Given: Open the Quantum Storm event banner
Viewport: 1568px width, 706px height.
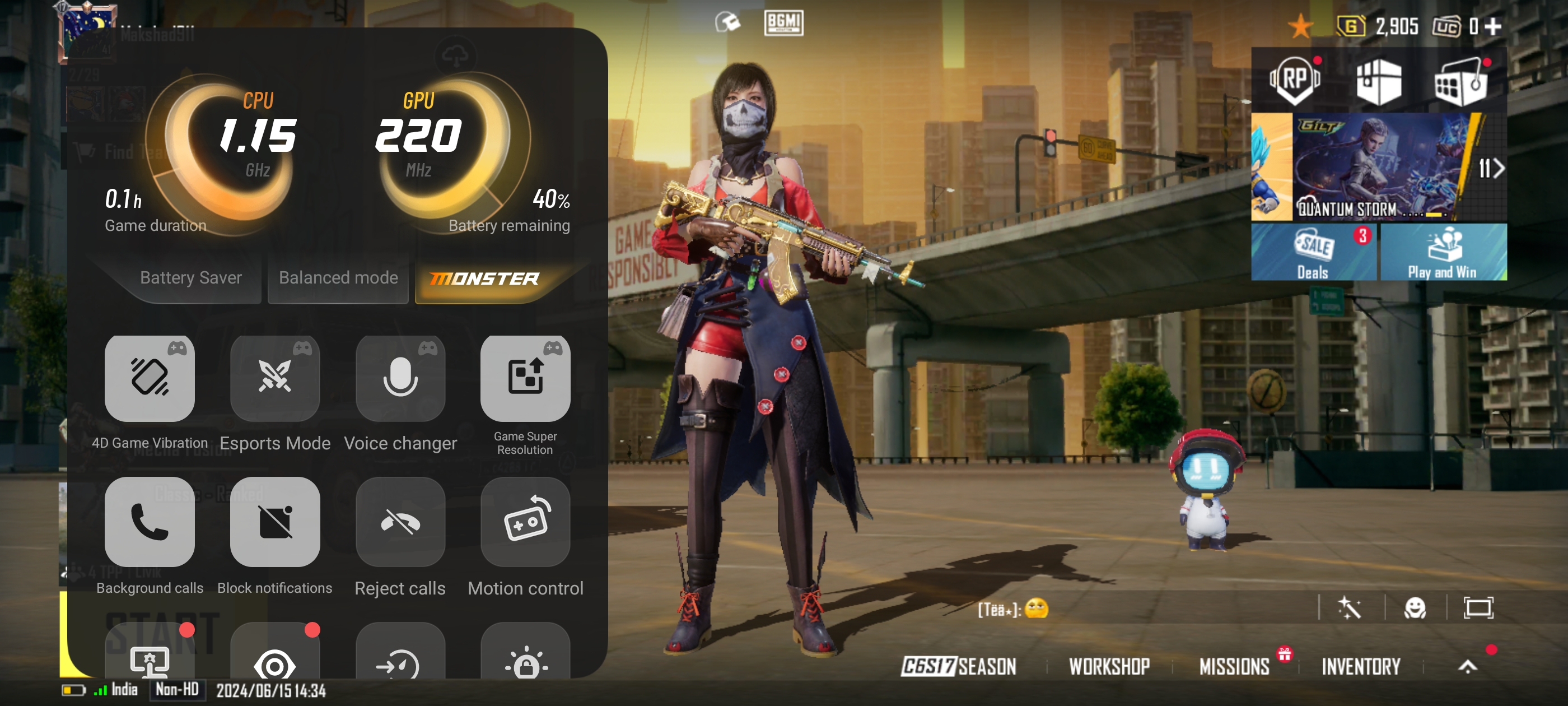Looking at the screenshot, I should tap(1379, 167).
